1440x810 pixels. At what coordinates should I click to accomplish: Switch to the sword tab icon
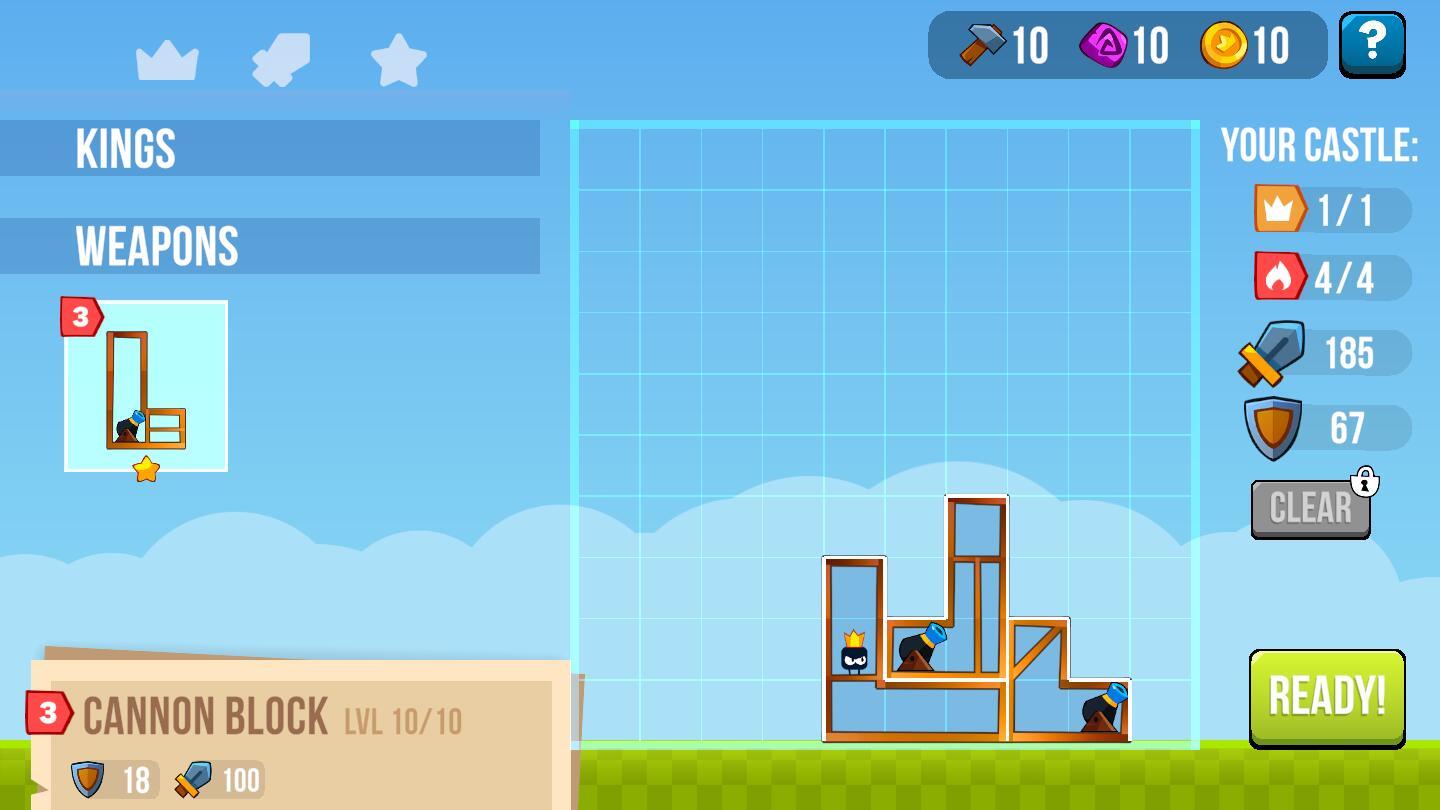point(281,59)
